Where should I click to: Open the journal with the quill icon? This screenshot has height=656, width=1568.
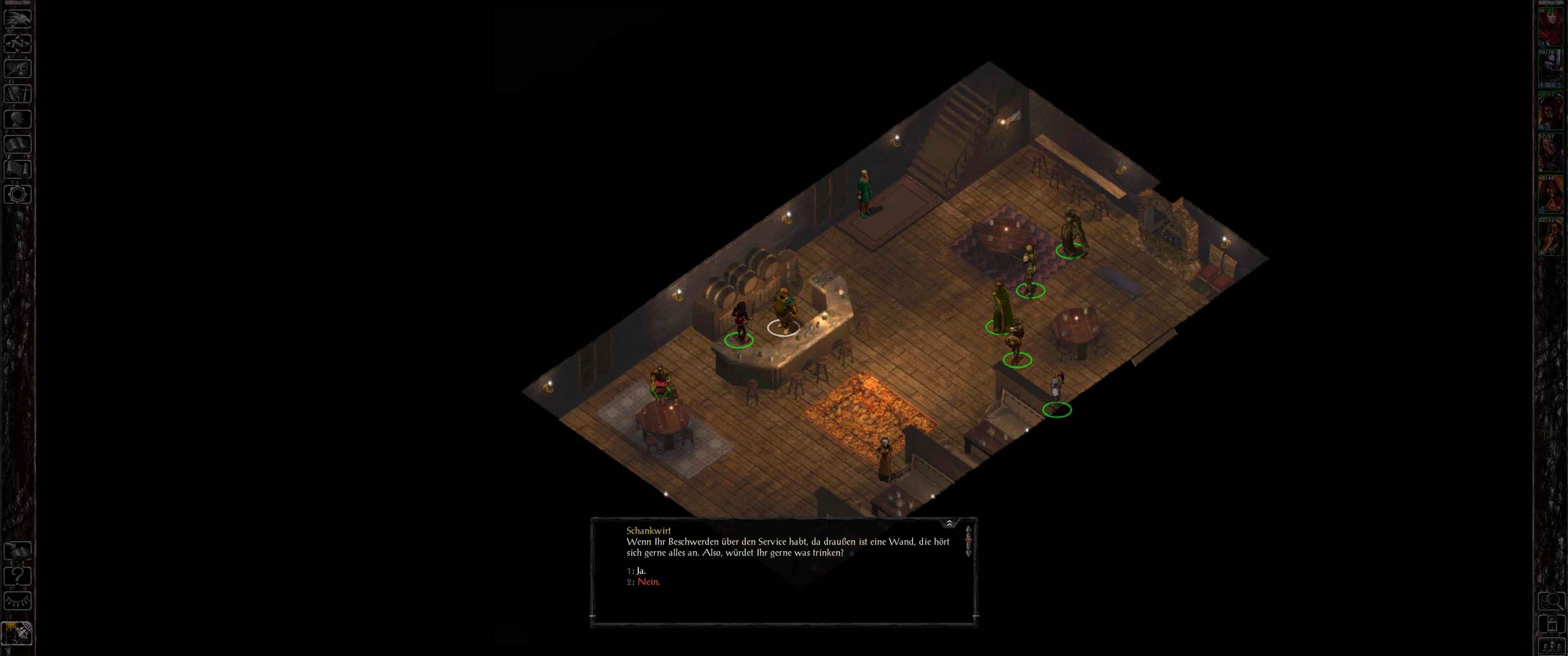(x=18, y=68)
